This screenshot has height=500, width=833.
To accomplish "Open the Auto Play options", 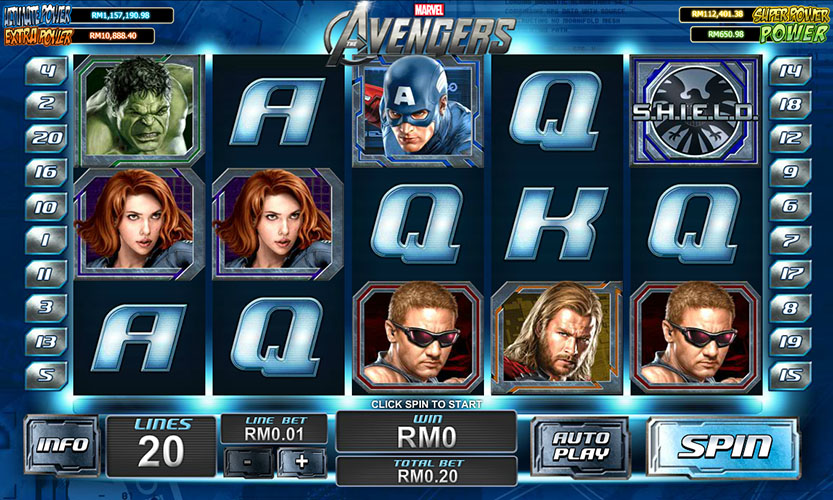I will click(x=580, y=446).
